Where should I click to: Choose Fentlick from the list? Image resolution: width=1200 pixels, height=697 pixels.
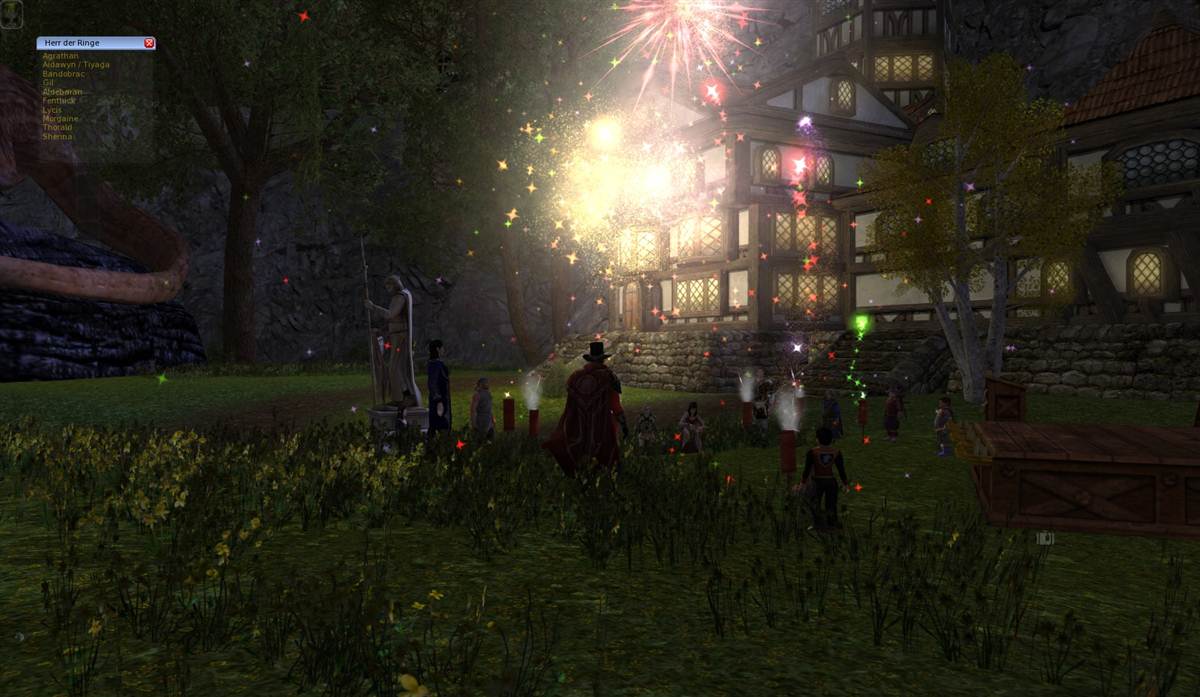click(59, 101)
